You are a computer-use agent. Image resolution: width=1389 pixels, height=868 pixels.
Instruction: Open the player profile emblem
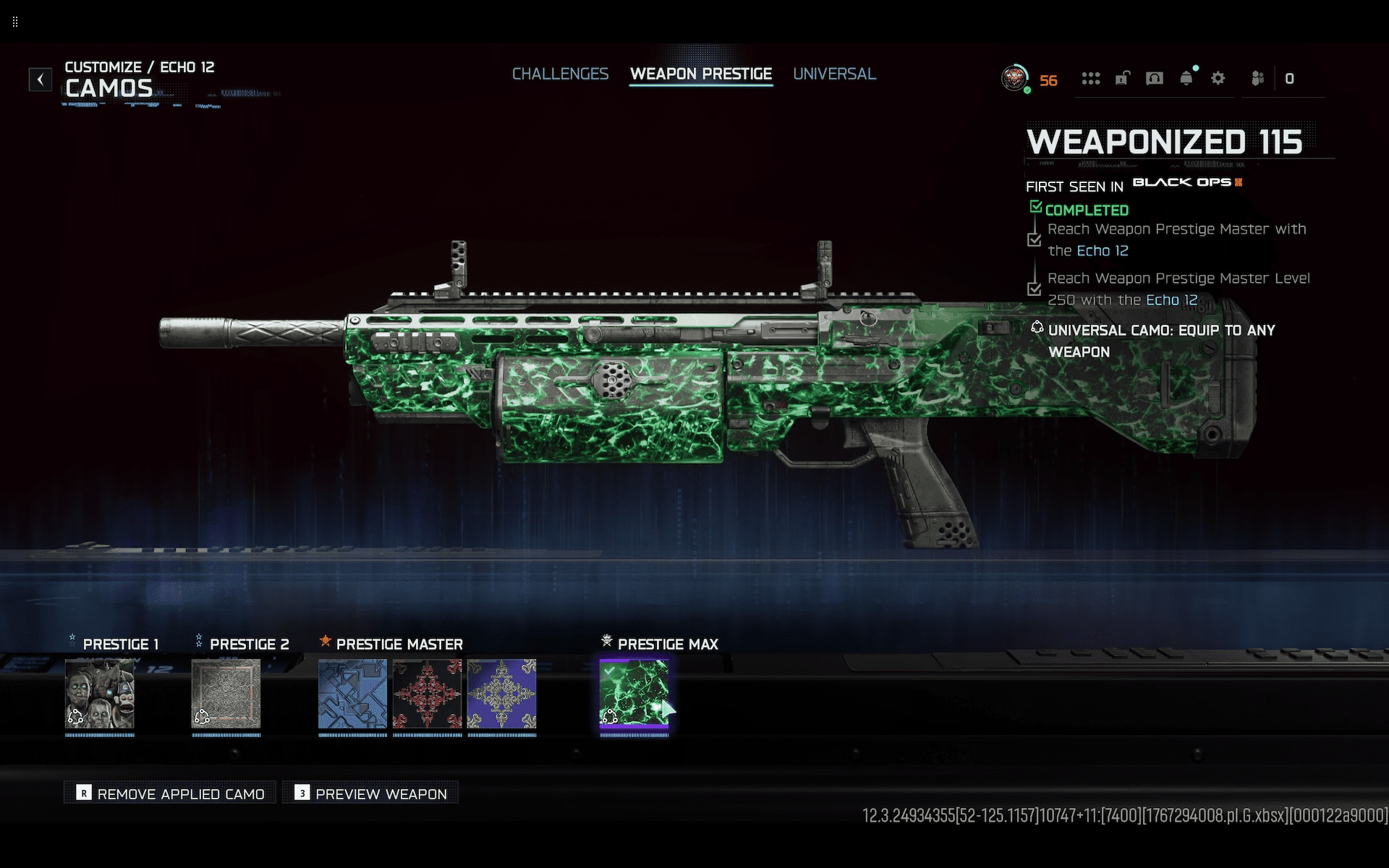(1015, 78)
